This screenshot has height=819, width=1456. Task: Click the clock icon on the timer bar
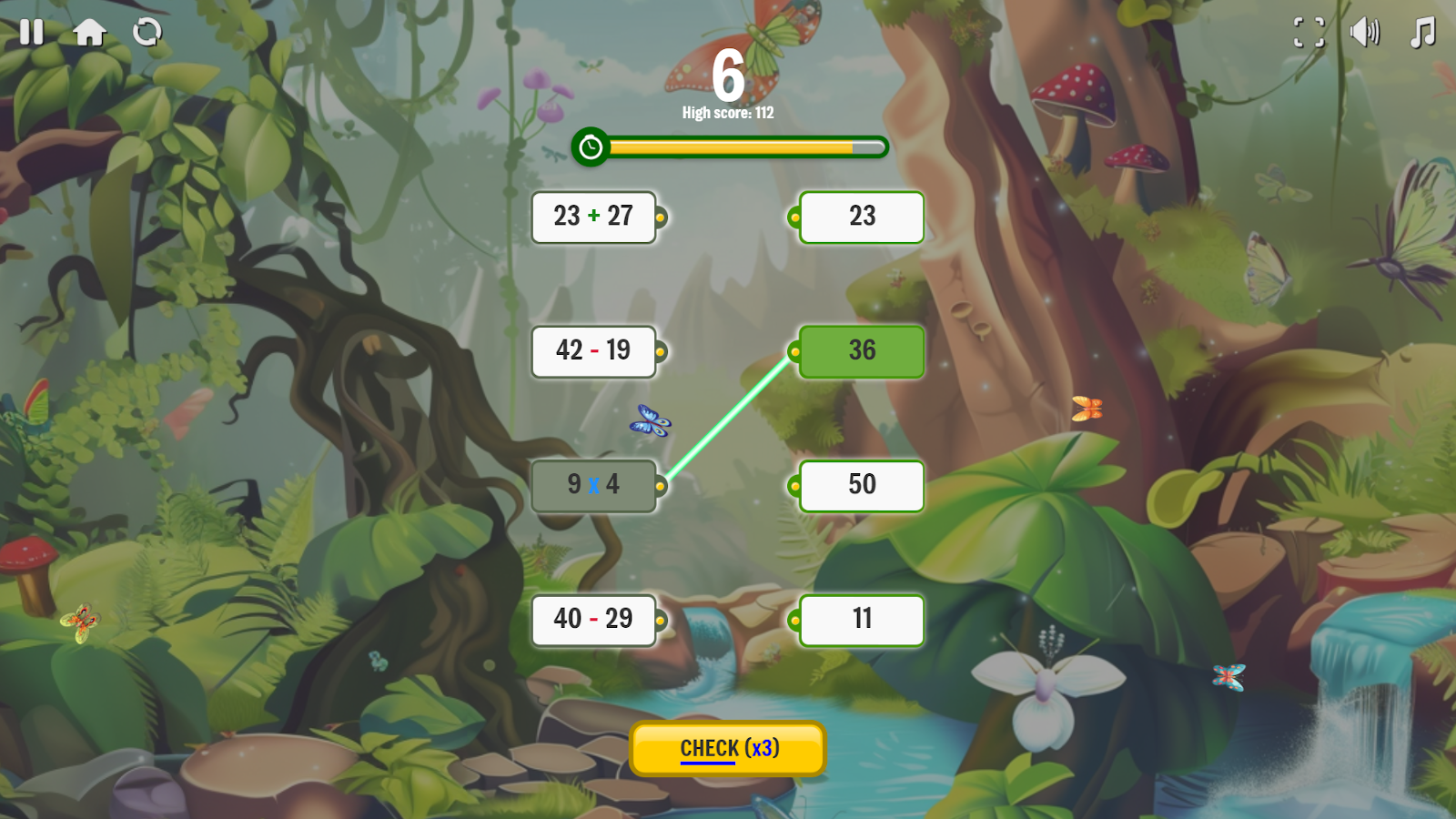click(592, 146)
